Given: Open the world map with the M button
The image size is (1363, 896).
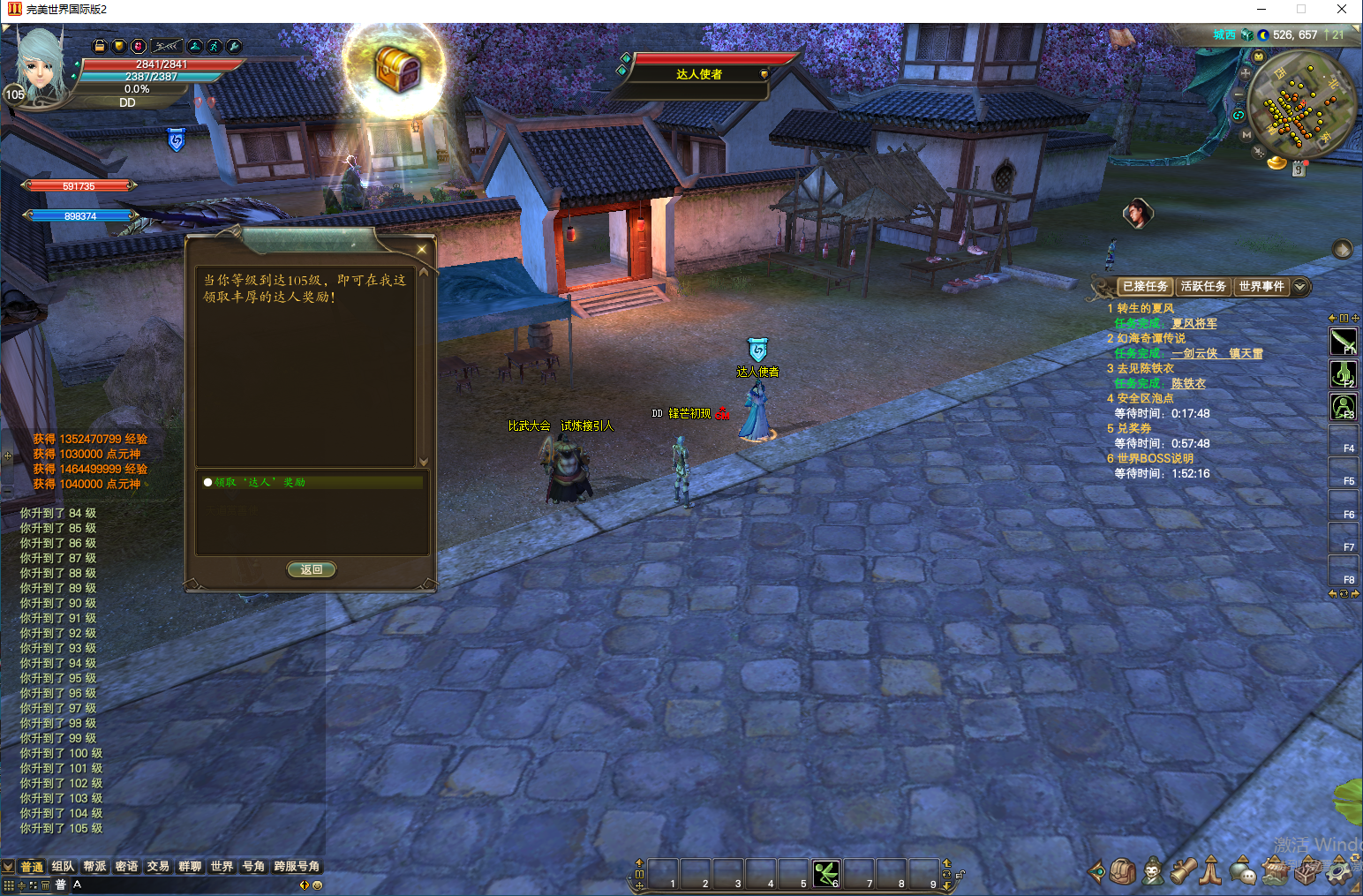Looking at the screenshot, I should click(x=1246, y=135).
